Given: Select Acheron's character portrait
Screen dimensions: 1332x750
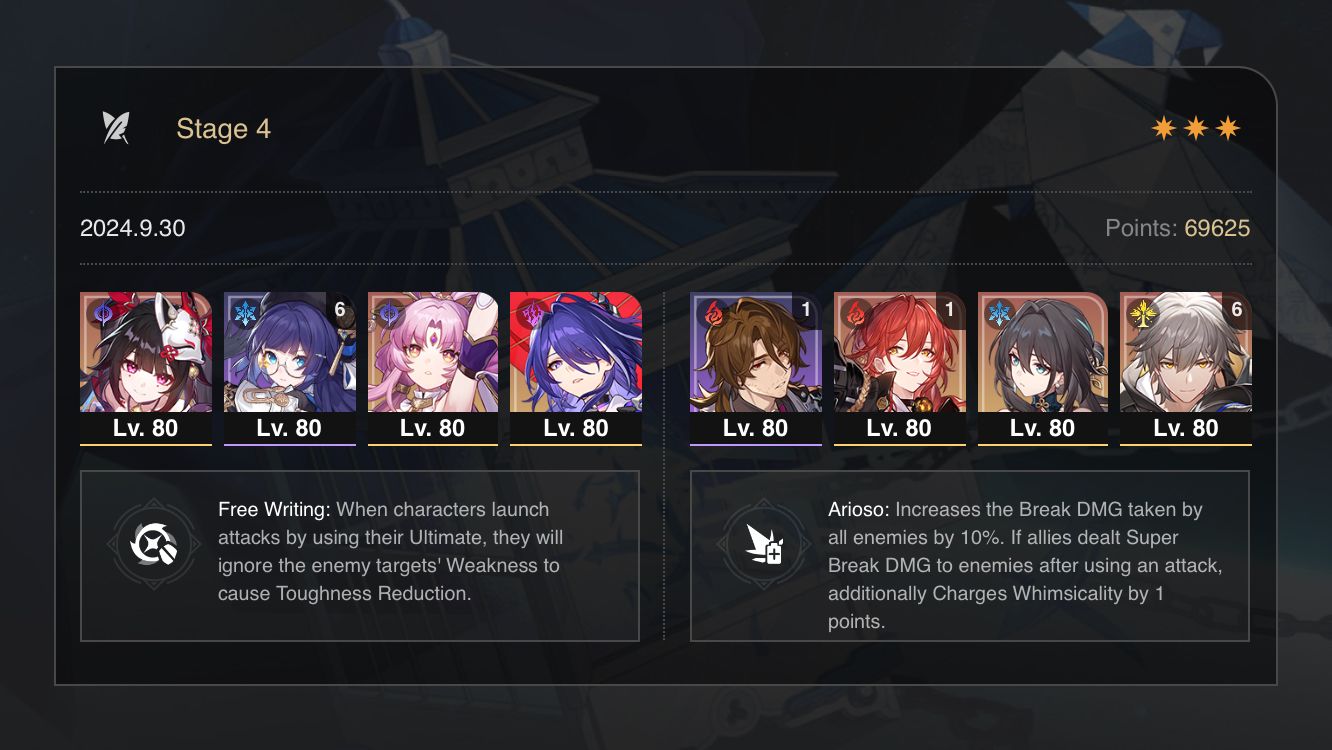Looking at the screenshot, I should (x=576, y=355).
